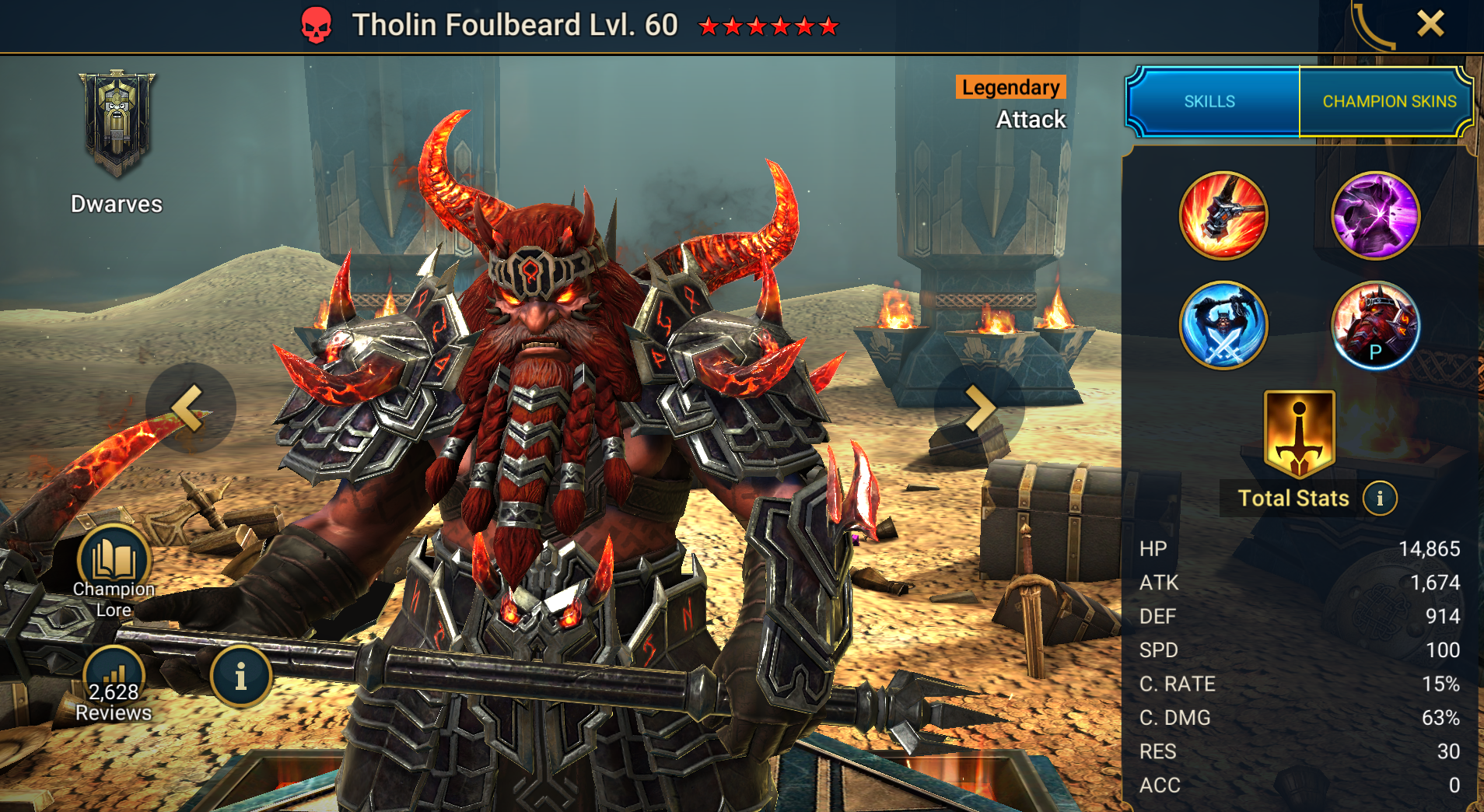Go to the previous champion

[x=190, y=408]
